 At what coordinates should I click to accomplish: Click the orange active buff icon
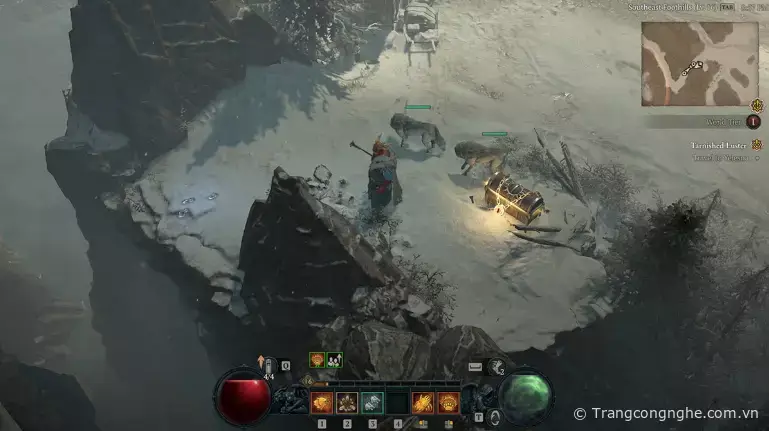[x=317, y=360]
